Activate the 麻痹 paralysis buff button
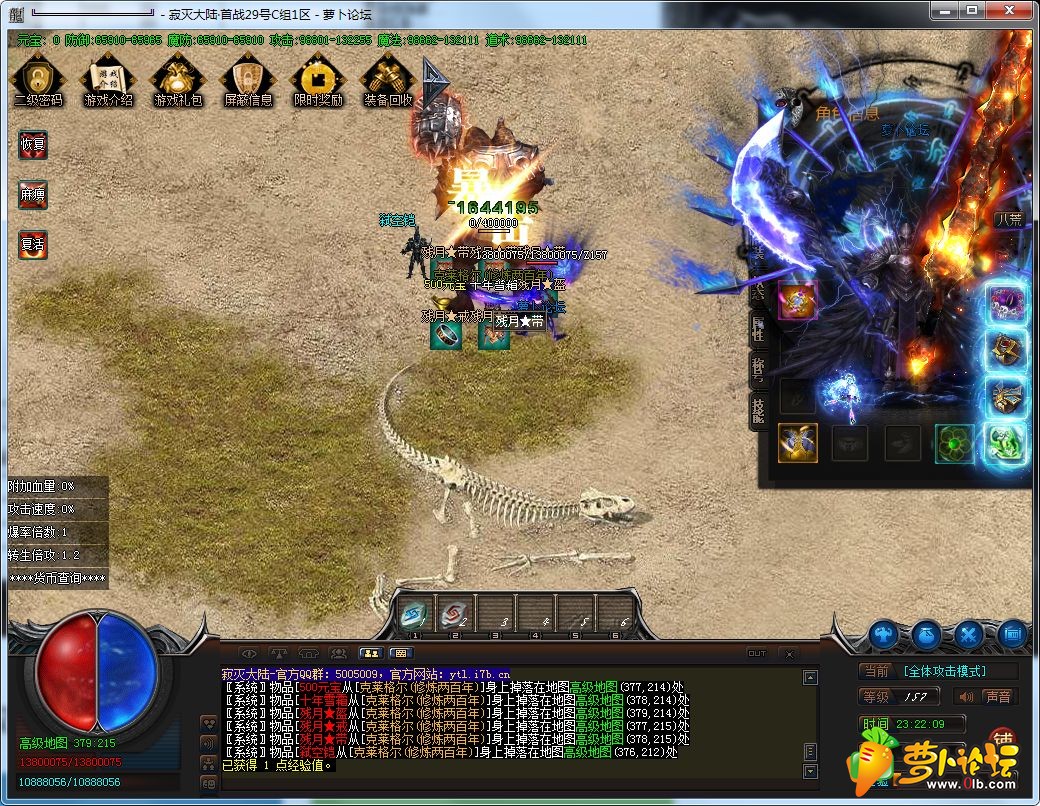This screenshot has width=1040, height=806. click(33, 195)
